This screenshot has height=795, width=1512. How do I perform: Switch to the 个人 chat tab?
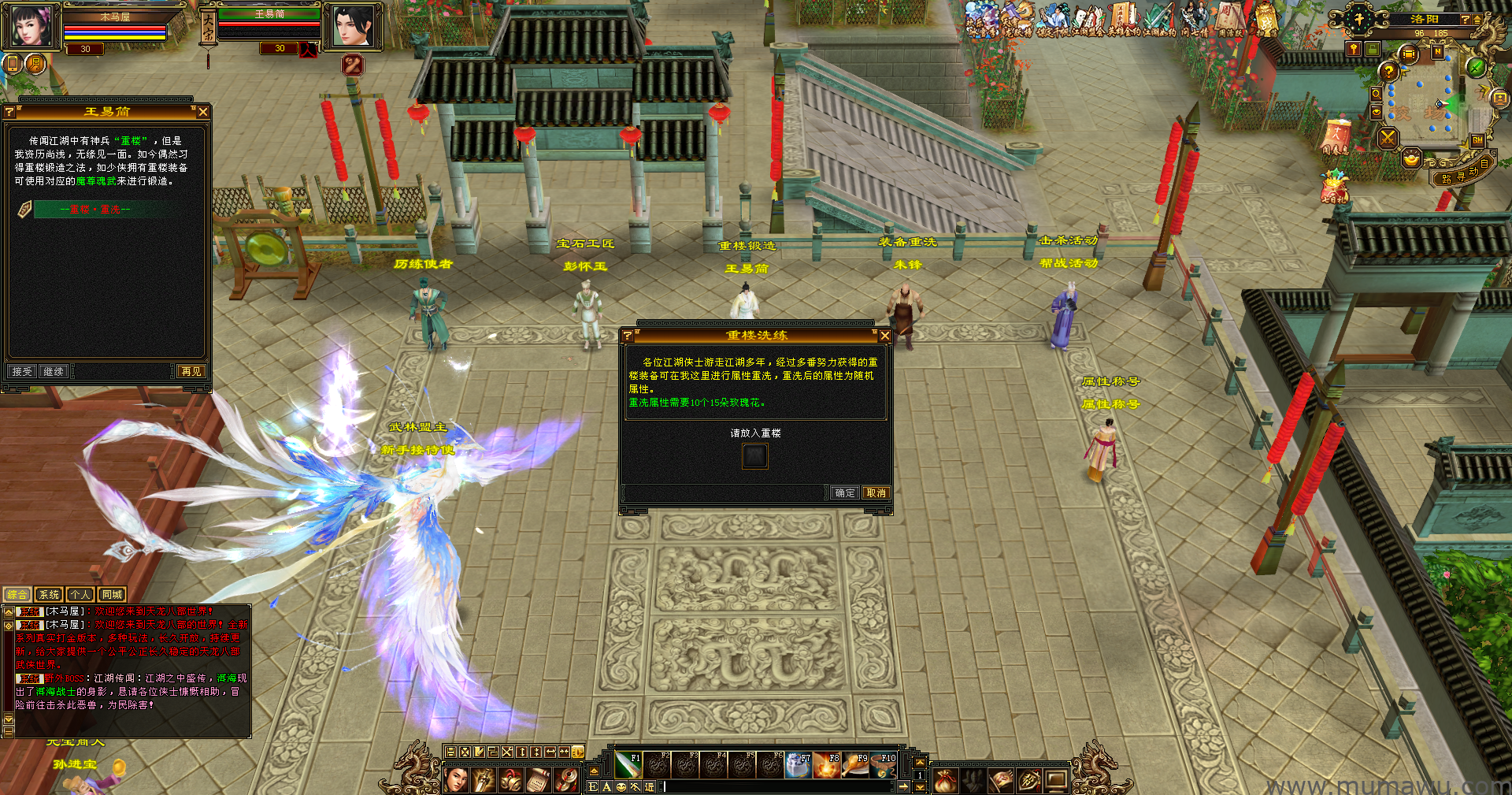[x=80, y=595]
